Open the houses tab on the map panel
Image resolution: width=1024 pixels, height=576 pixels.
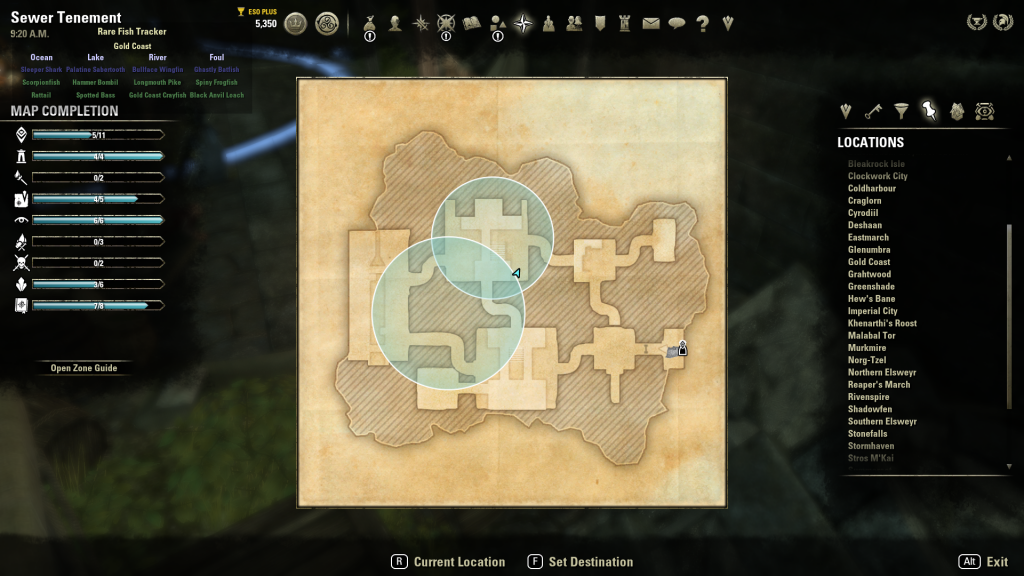(x=957, y=111)
